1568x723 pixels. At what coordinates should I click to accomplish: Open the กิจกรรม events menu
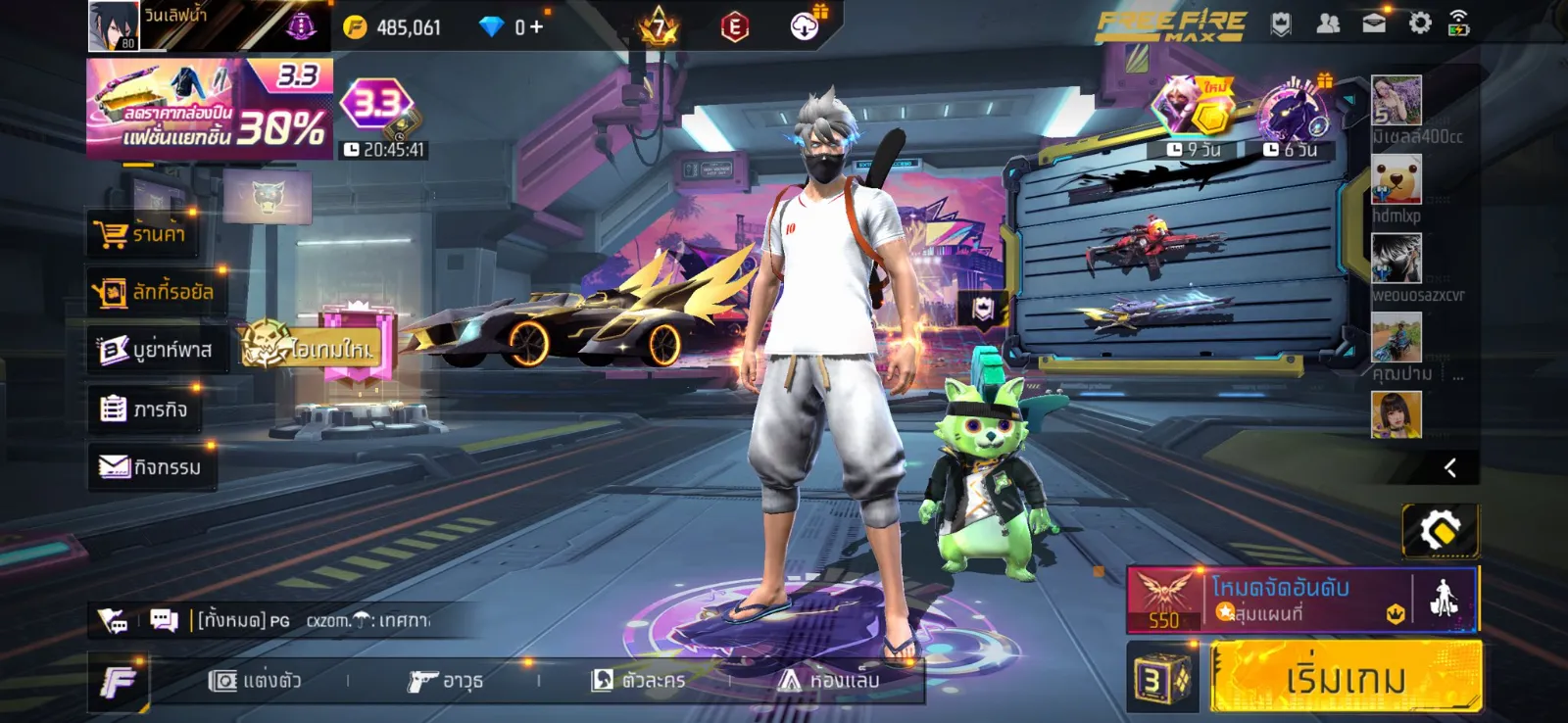[151, 467]
